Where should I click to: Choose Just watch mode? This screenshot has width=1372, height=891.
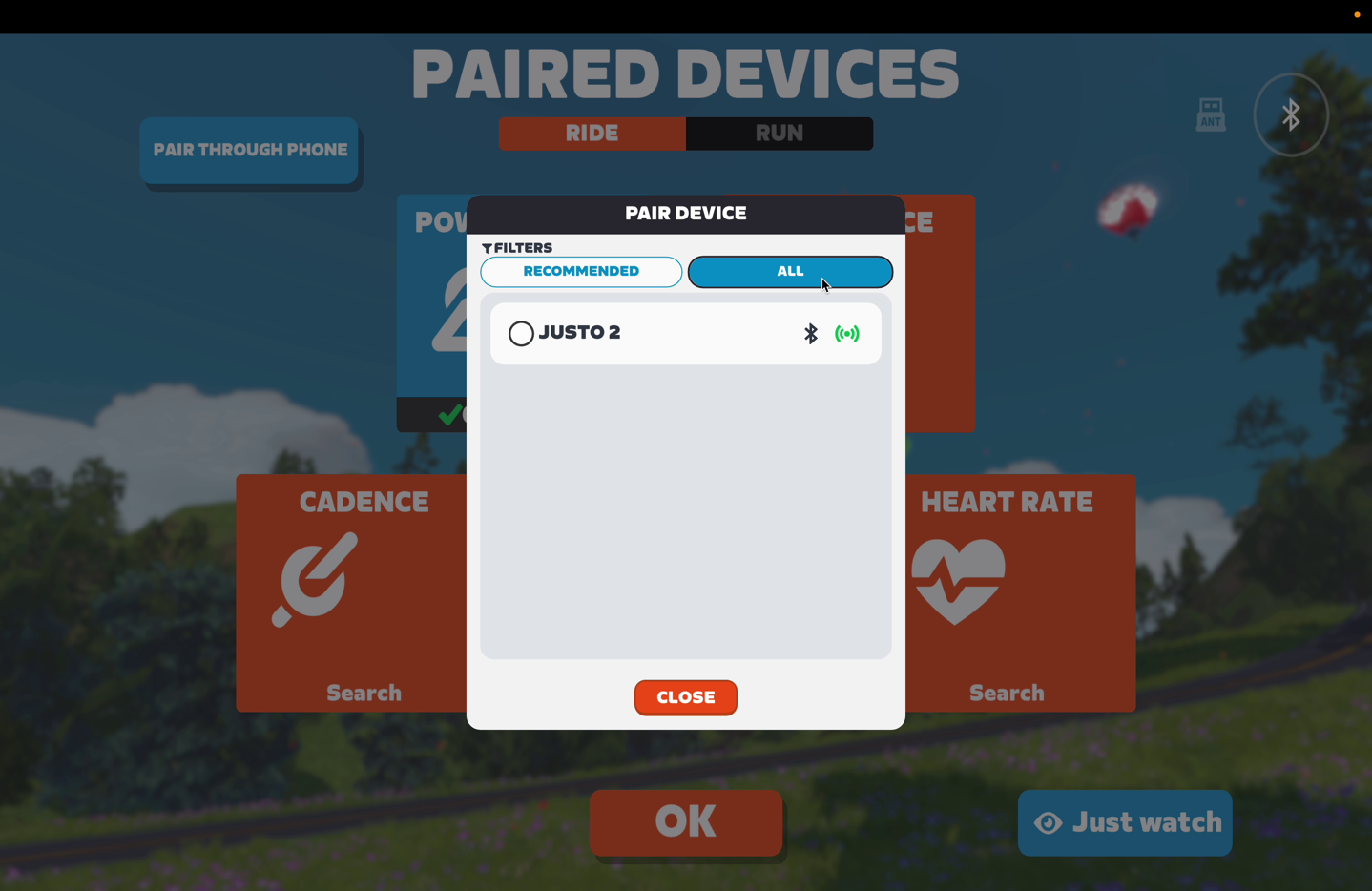1124,821
